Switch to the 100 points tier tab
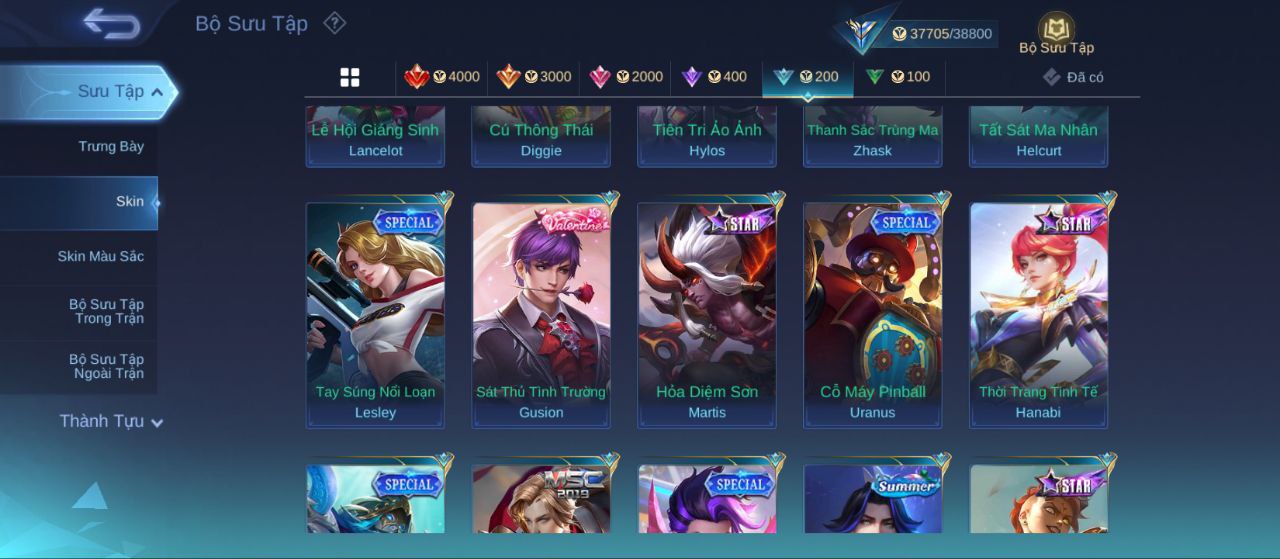Viewport: 1280px width, 559px height. 898,77
